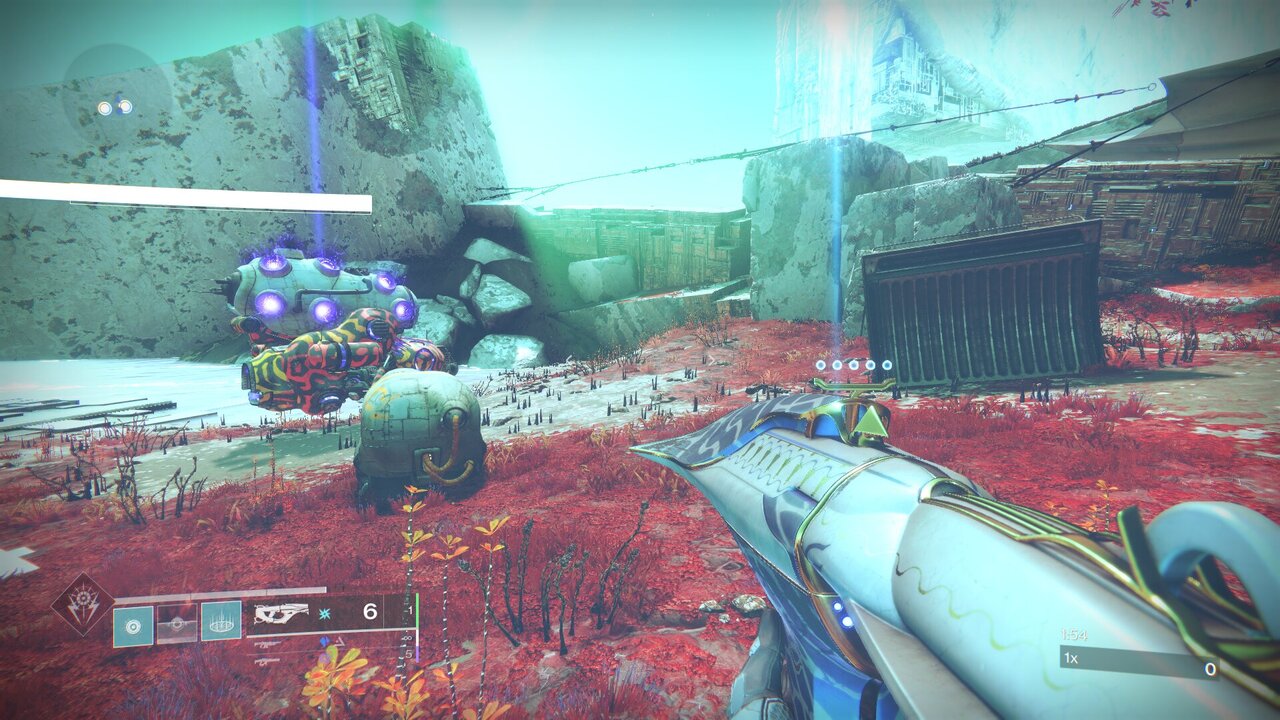Click the special ammo star icon
The height and width of the screenshot is (720, 1280).
(x=324, y=615)
